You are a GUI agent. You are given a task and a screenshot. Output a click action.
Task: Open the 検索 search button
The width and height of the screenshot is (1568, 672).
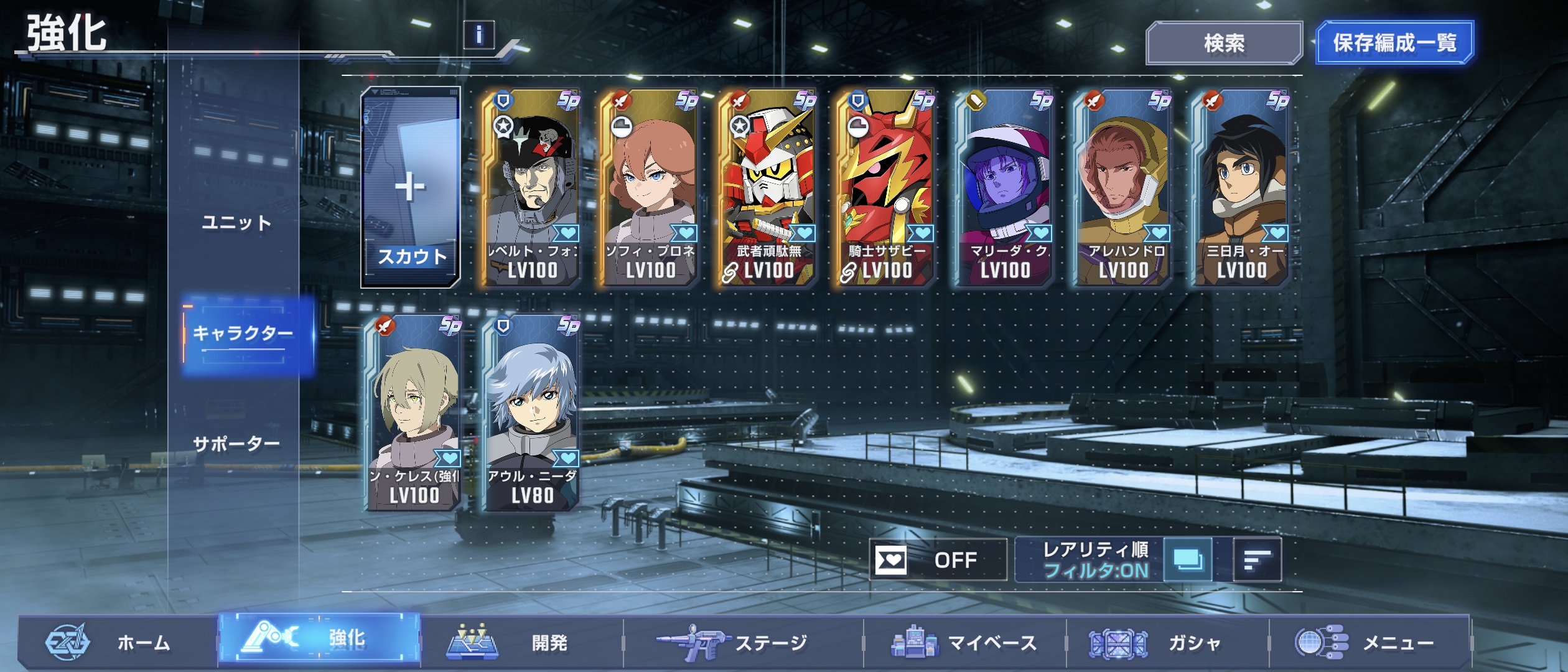[1223, 43]
